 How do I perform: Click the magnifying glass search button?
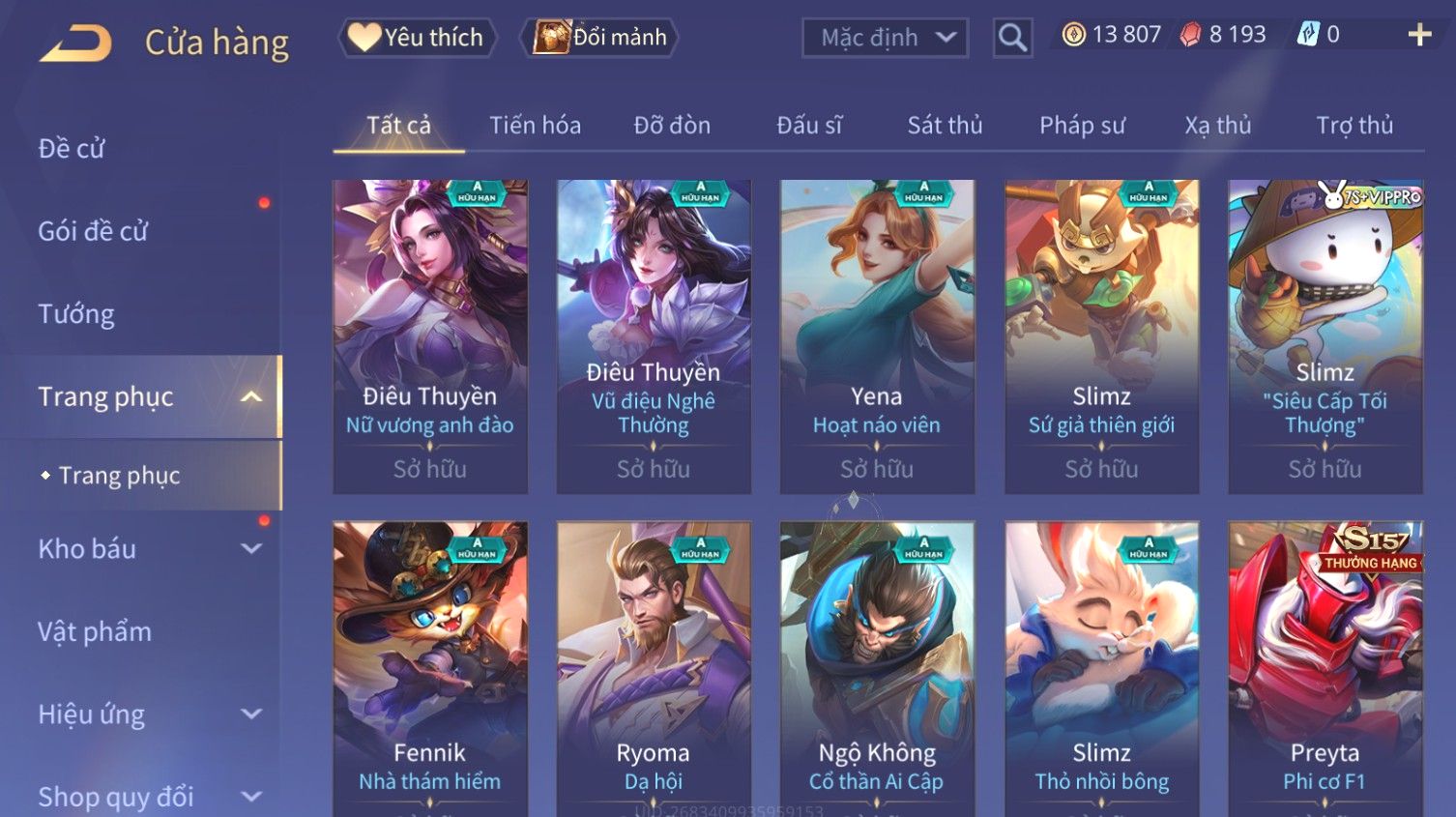click(x=1012, y=38)
